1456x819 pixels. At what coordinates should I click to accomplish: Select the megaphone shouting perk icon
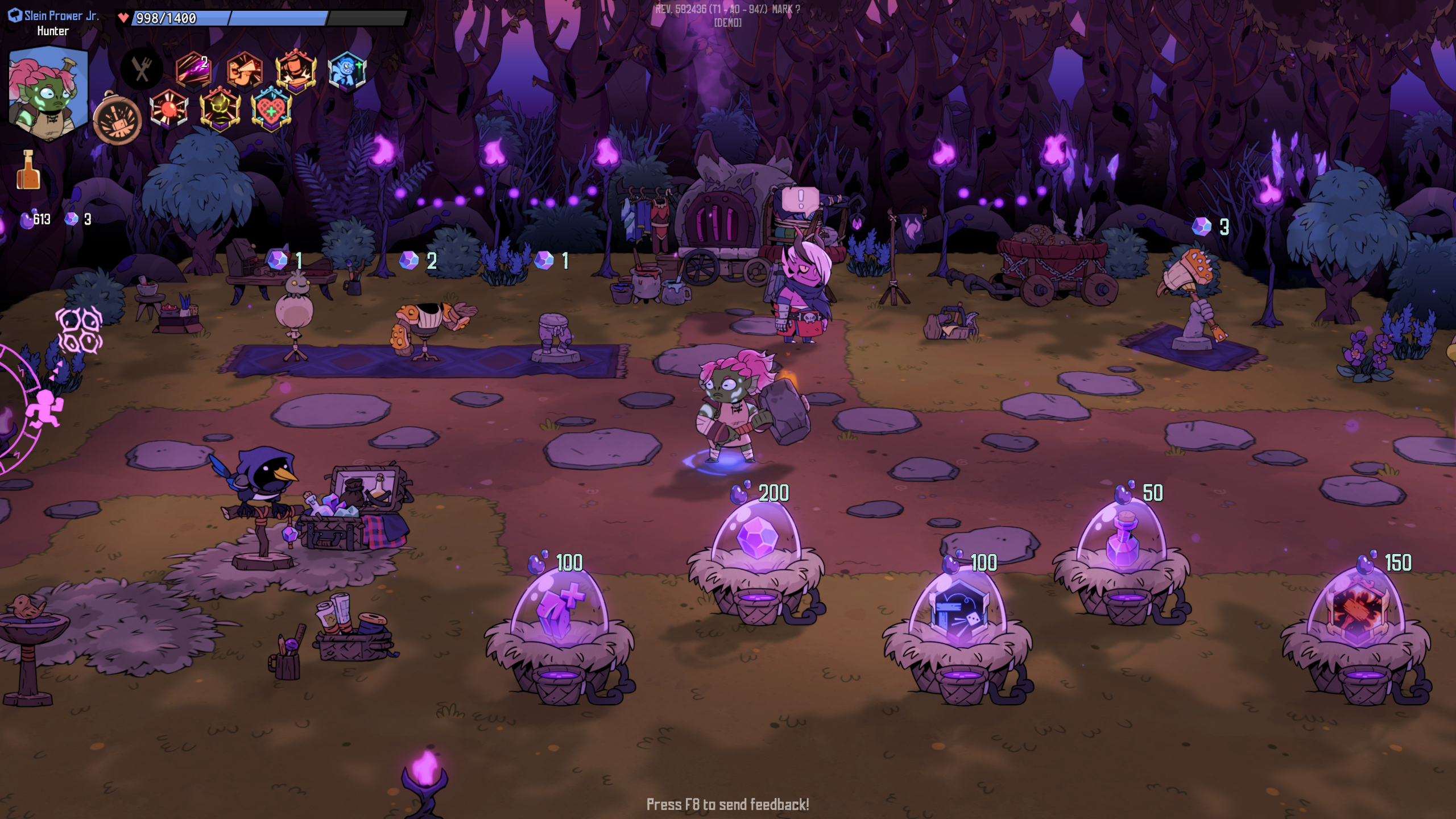coord(245,71)
